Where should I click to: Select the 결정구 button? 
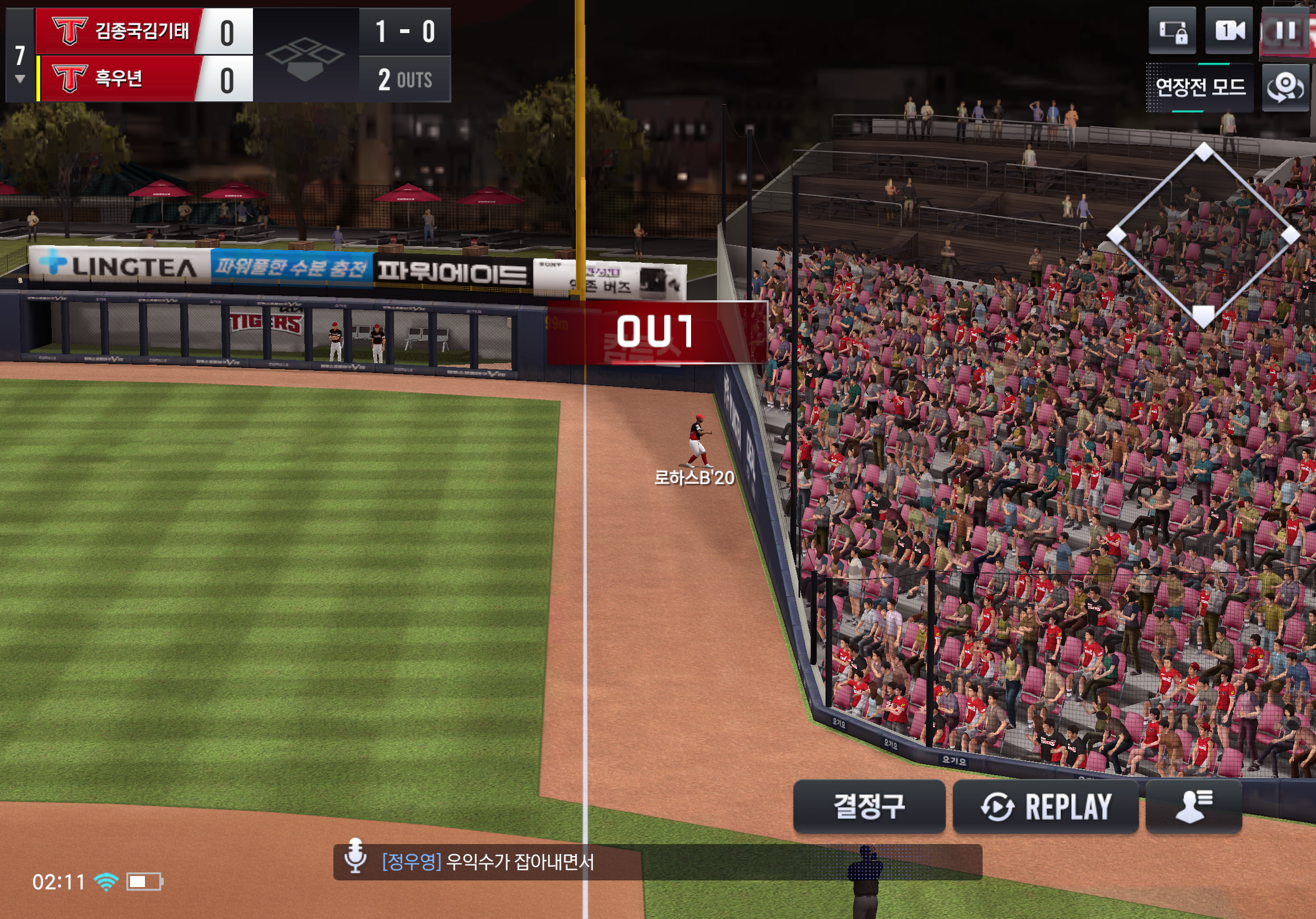tap(869, 806)
